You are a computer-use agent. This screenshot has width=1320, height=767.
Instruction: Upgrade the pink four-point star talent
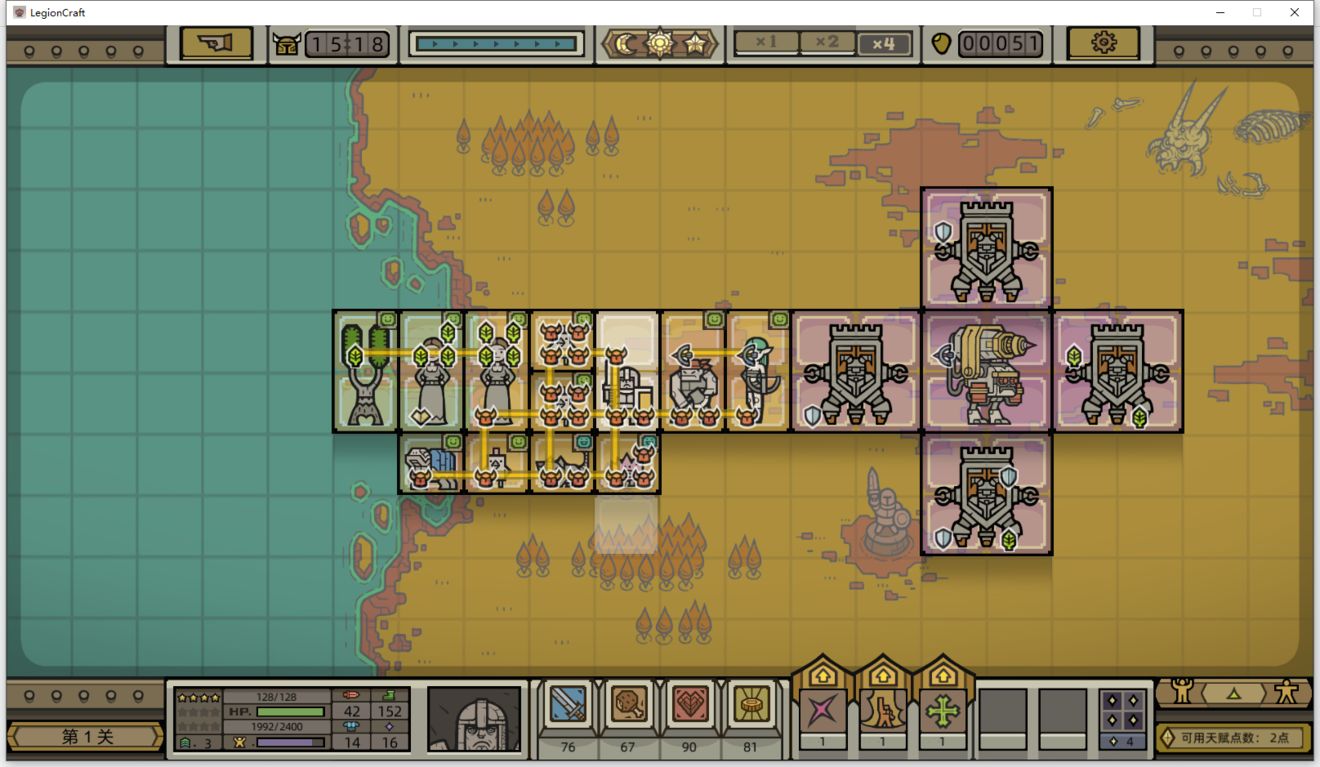(x=823, y=712)
